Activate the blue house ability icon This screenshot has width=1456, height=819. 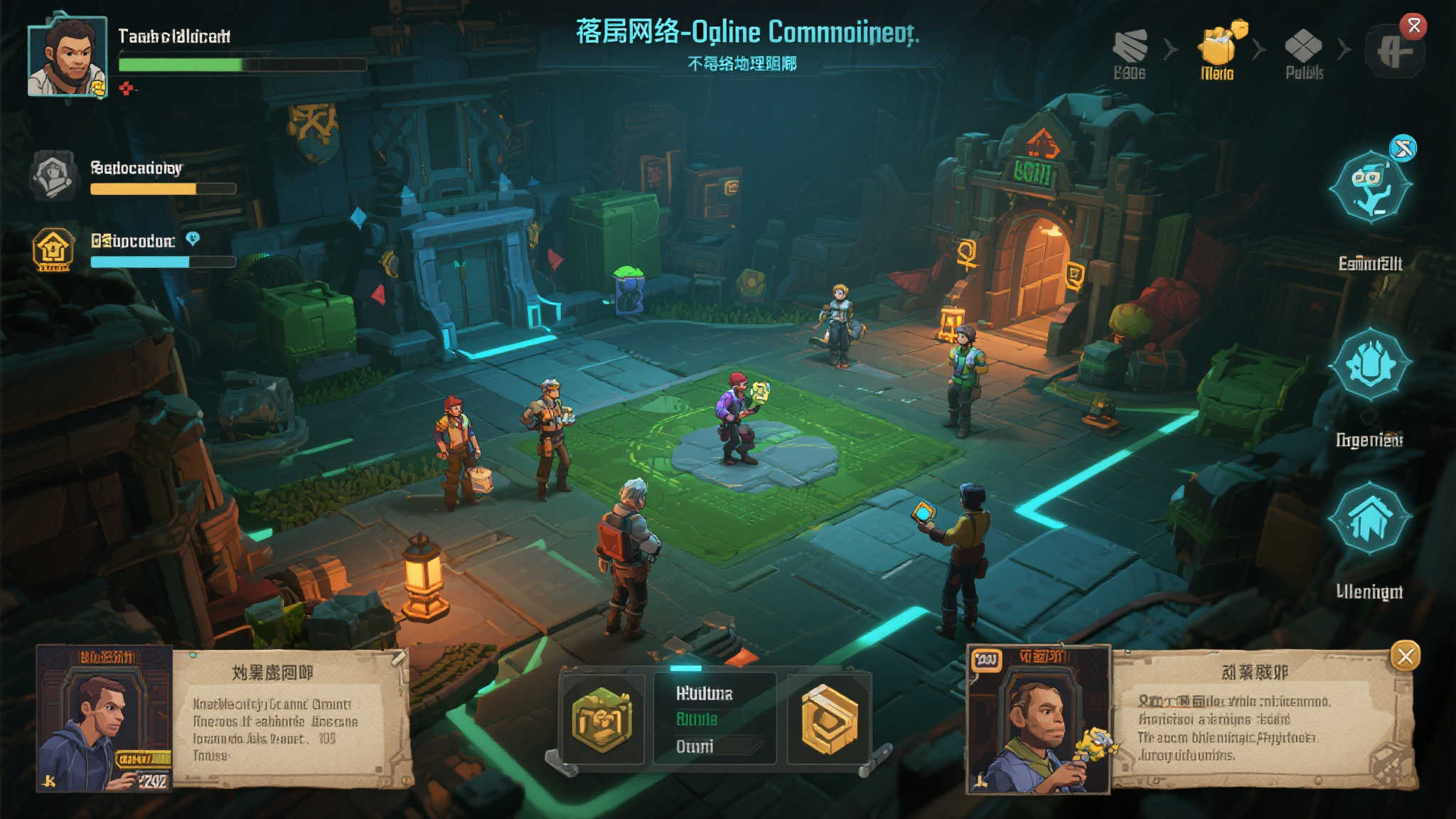1370,519
